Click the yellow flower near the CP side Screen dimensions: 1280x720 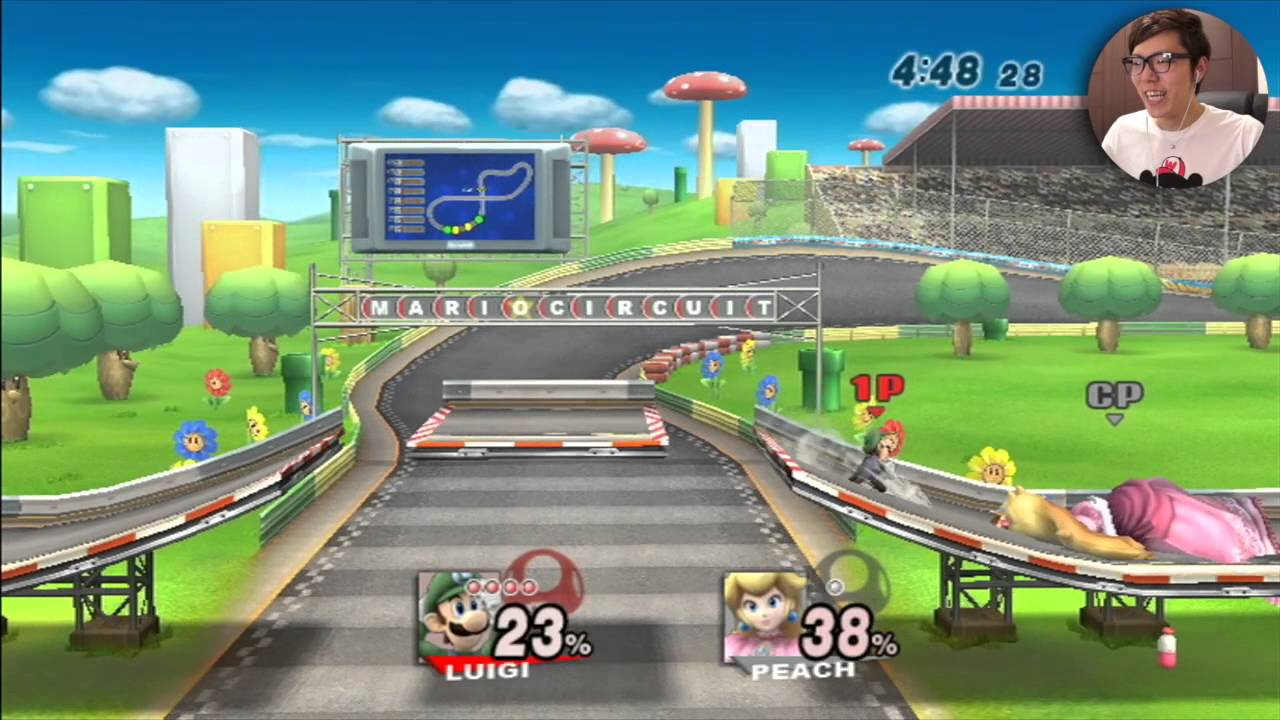991,465
